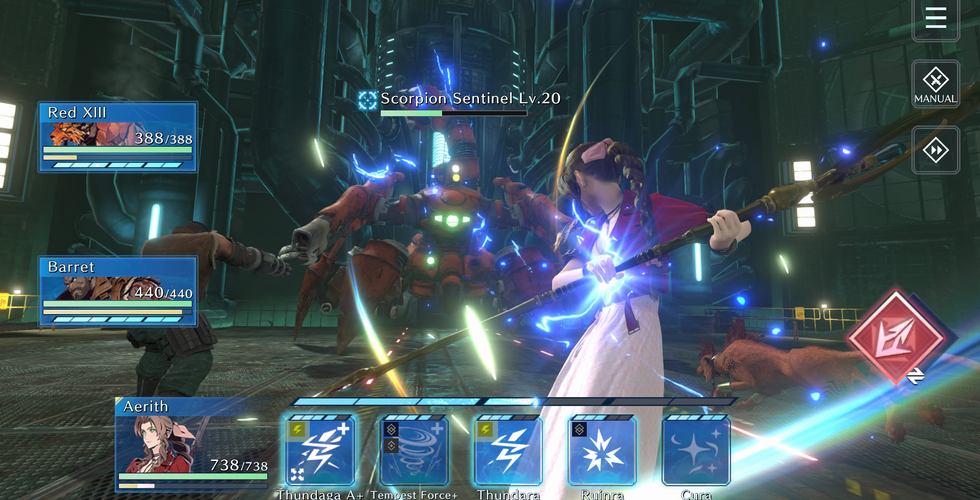
Task: Open the hamburger menu
Action: (x=935, y=18)
